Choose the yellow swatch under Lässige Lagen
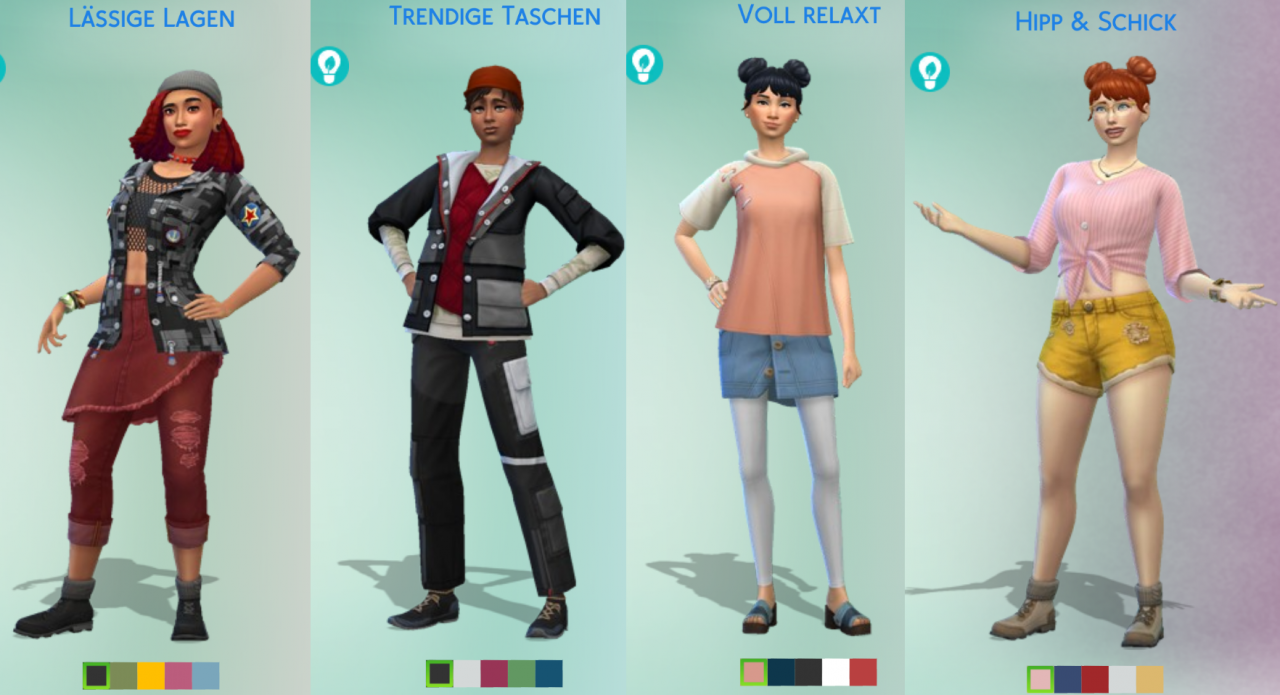The height and width of the screenshot is (695, 1280). tap(151, 676)
